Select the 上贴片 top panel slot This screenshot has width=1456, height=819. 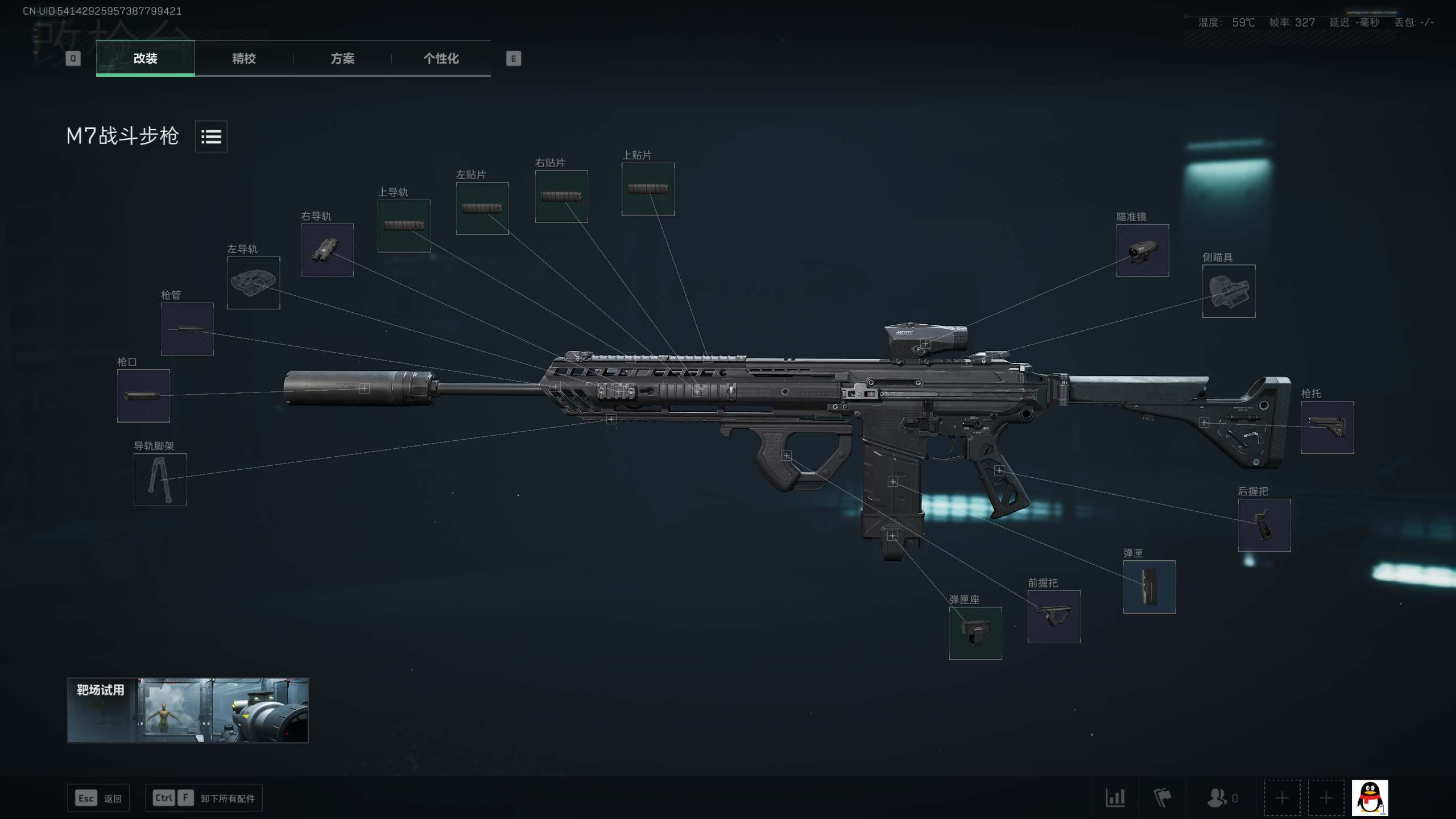[648, 189]
